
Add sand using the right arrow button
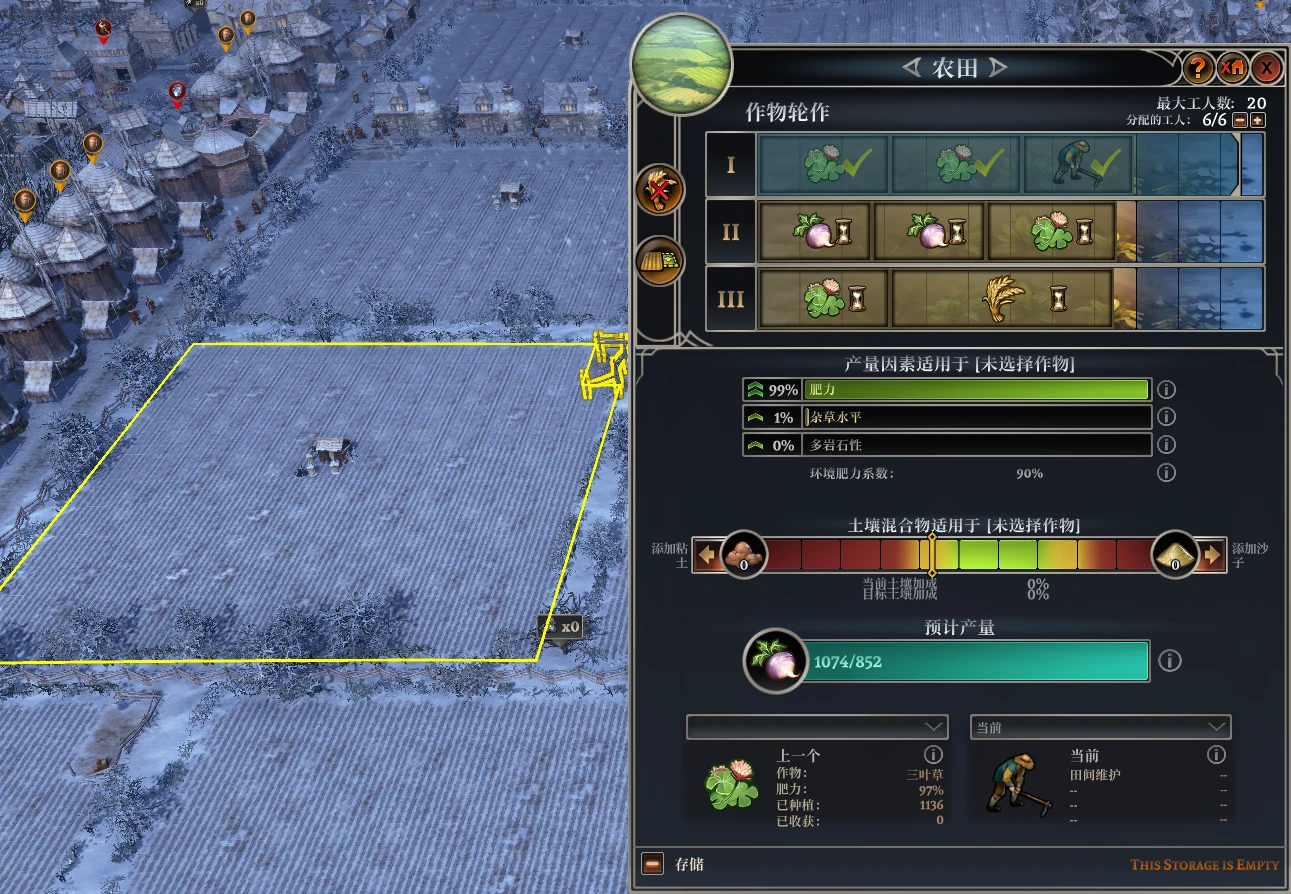pyautogui.click(x=1212, y=554)
